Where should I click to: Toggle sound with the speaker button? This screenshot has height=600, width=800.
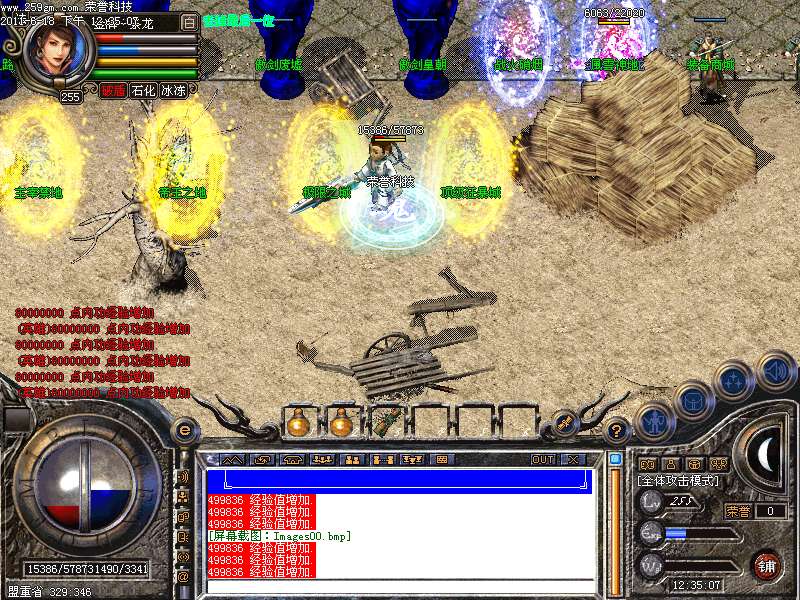point(776,372)
